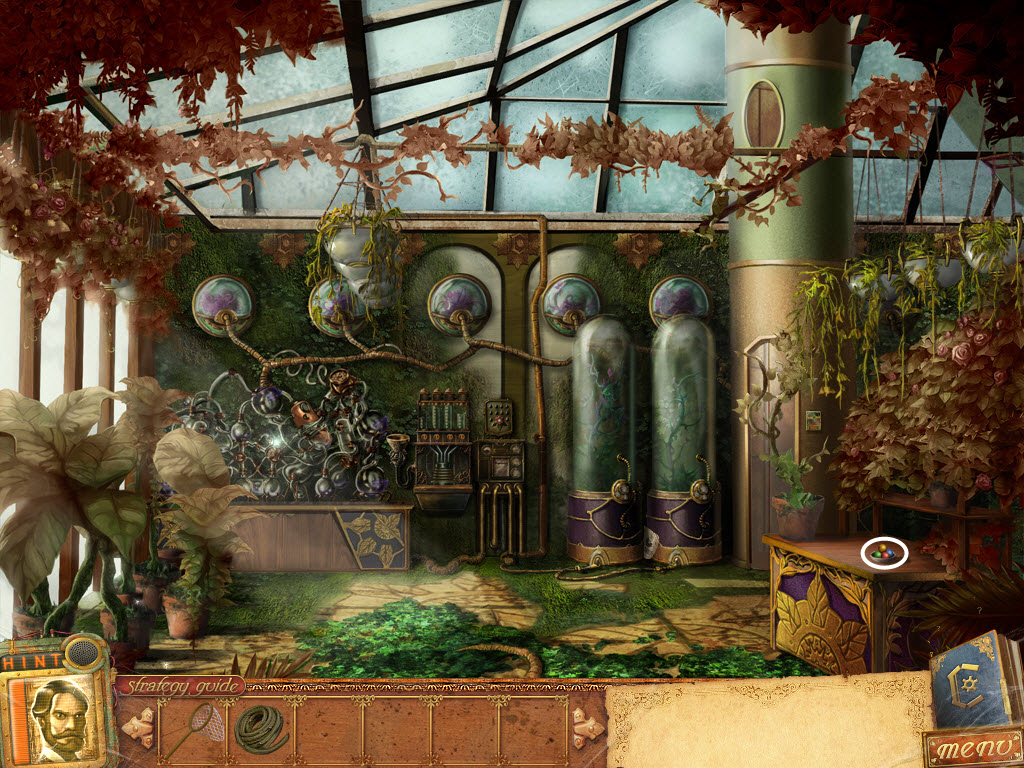Open the strategy guide
The width and height of the screenshot is (1024, 768).
pos(182,686)
